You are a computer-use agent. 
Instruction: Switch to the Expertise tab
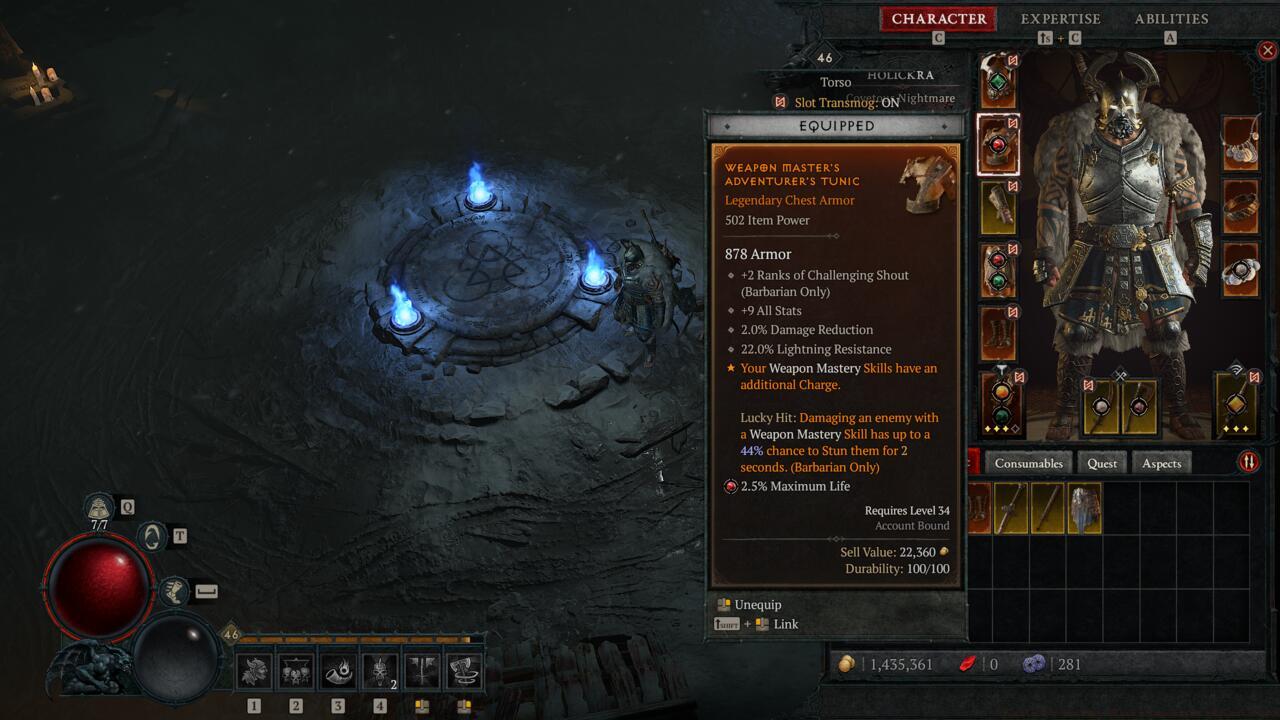click(x=1060, y=19)
